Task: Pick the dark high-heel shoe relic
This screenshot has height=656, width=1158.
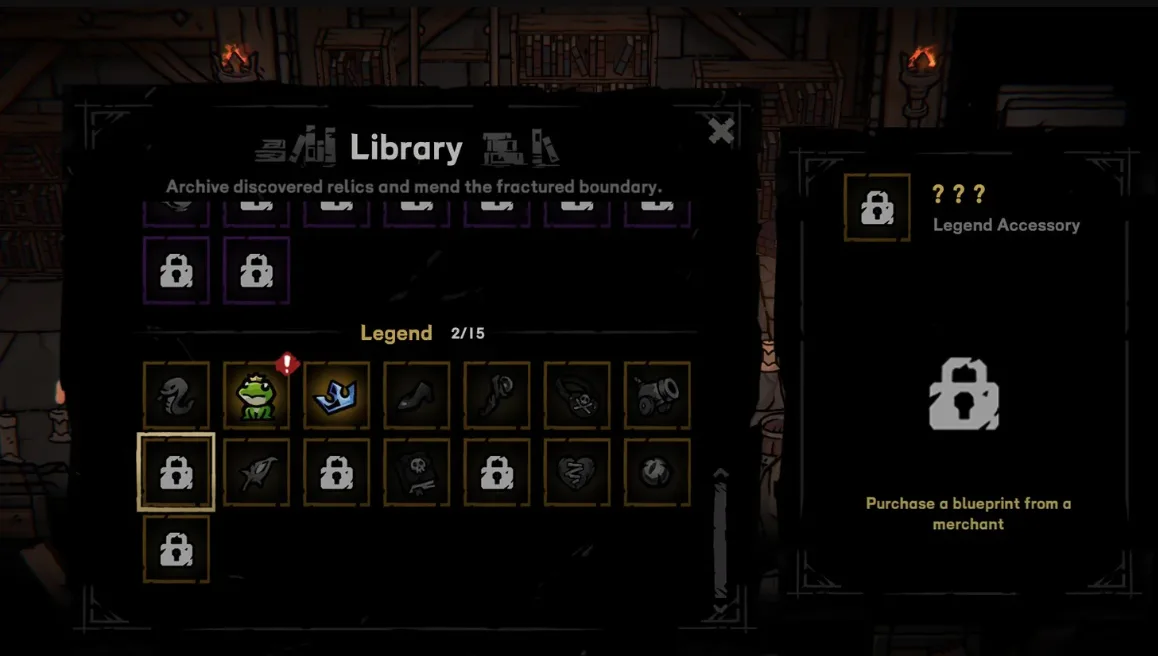Action: pos(416,395)
